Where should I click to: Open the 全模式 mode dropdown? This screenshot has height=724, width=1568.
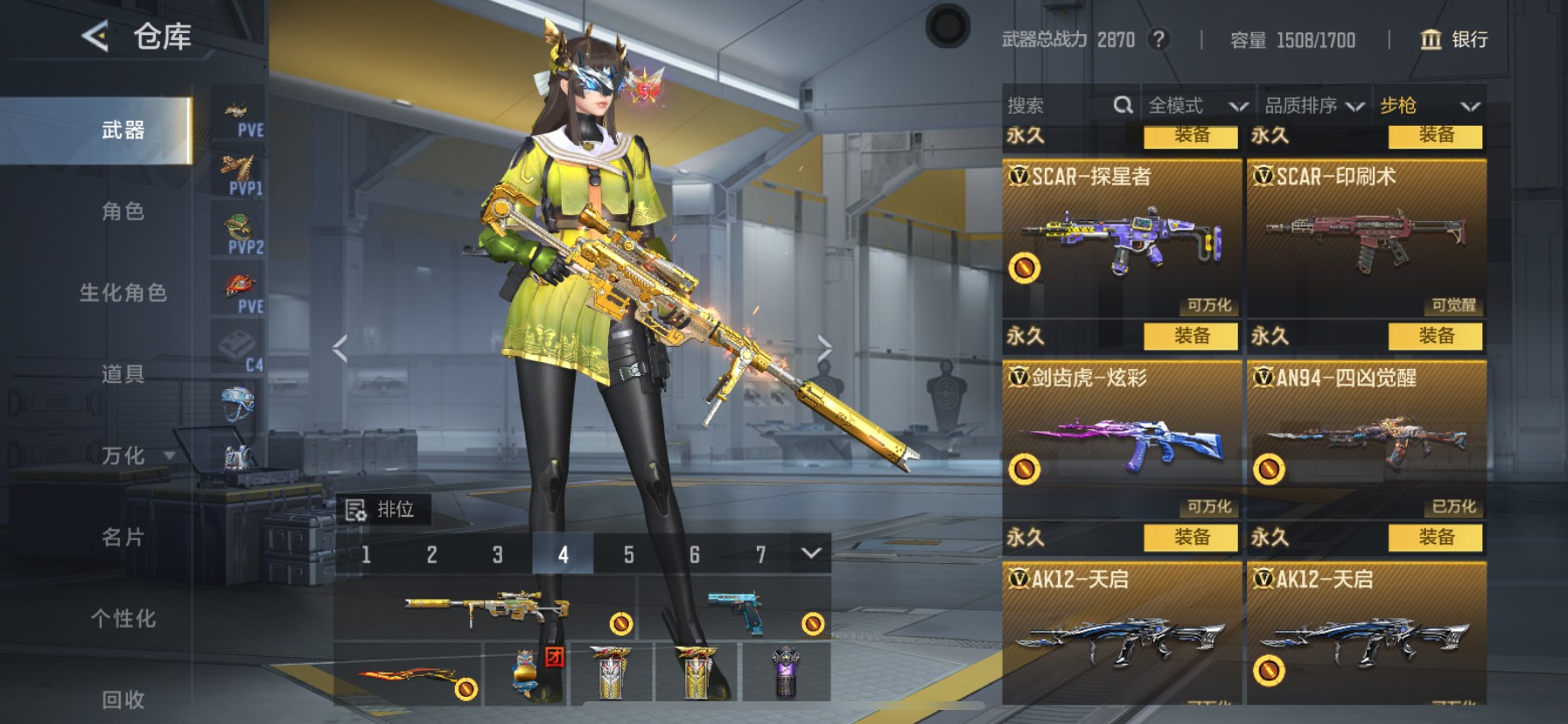(x=1197, y=106)
